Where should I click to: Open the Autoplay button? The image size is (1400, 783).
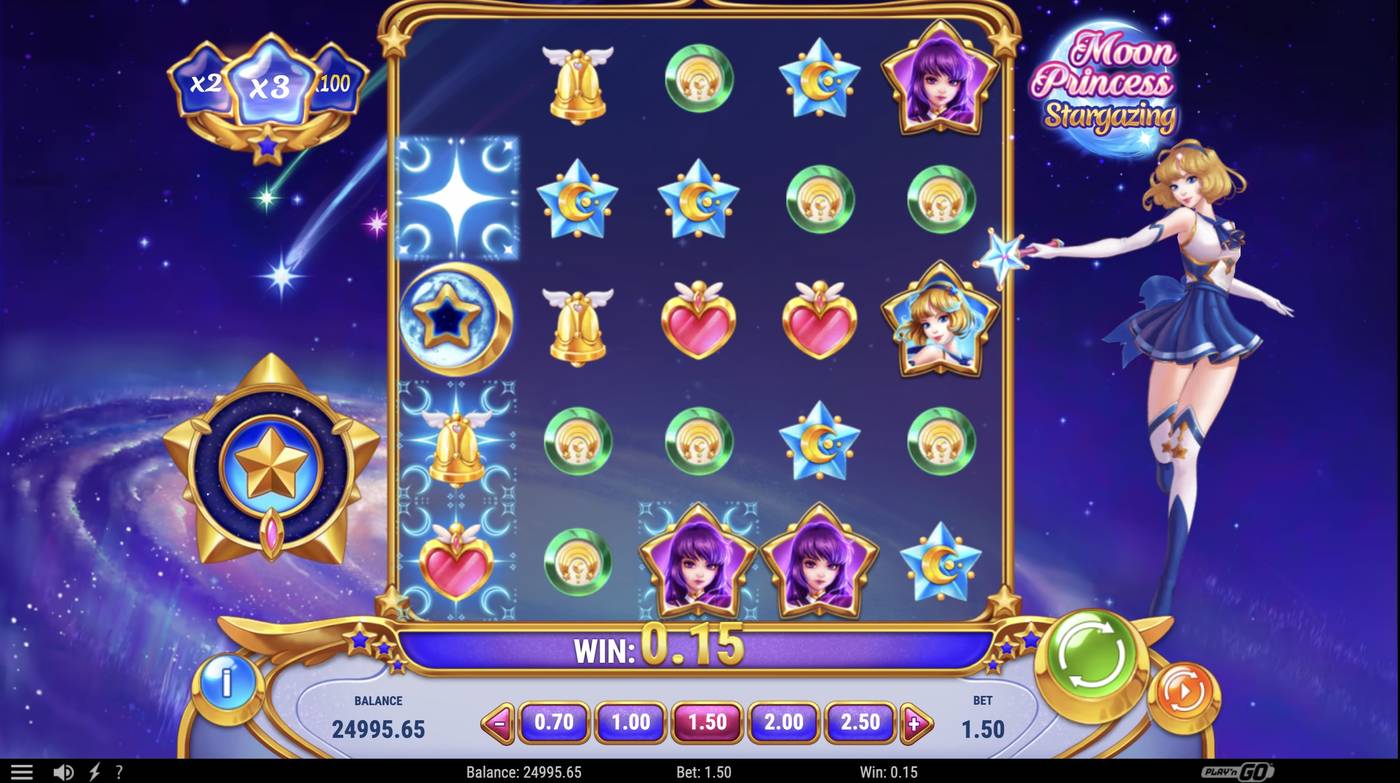click(x=1183, y=690)
